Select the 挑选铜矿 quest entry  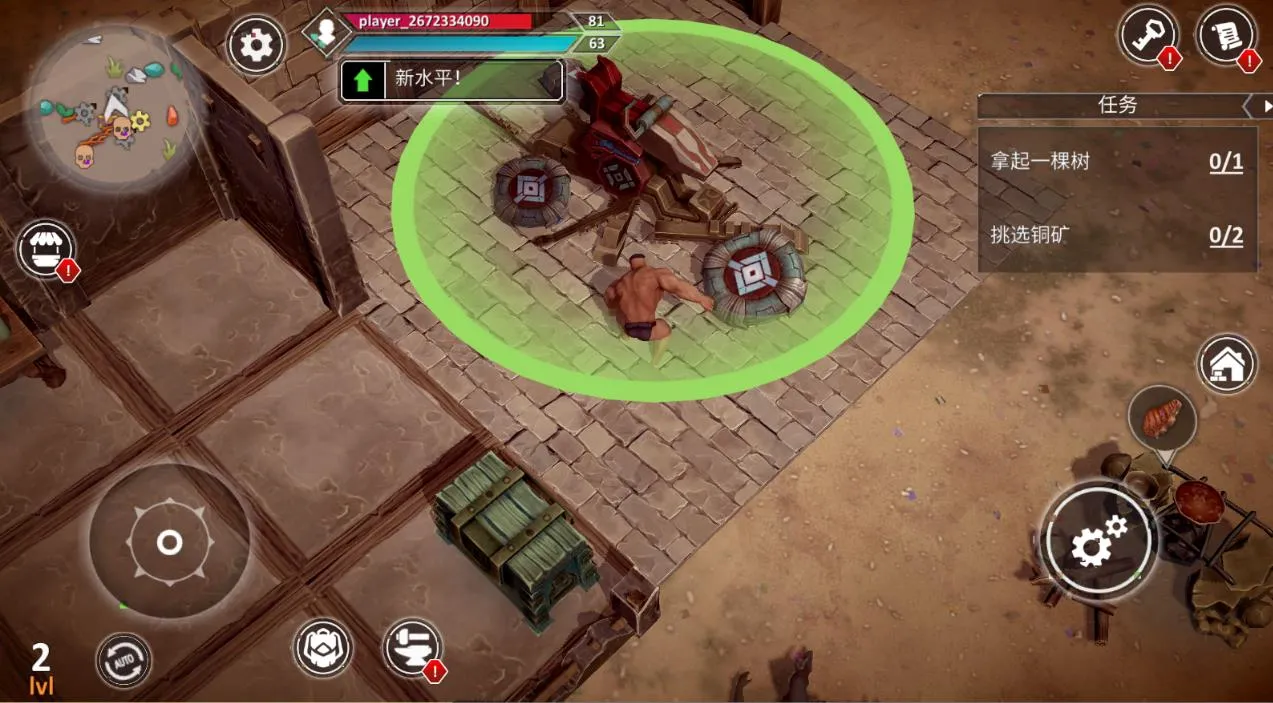coord(1116,235)
